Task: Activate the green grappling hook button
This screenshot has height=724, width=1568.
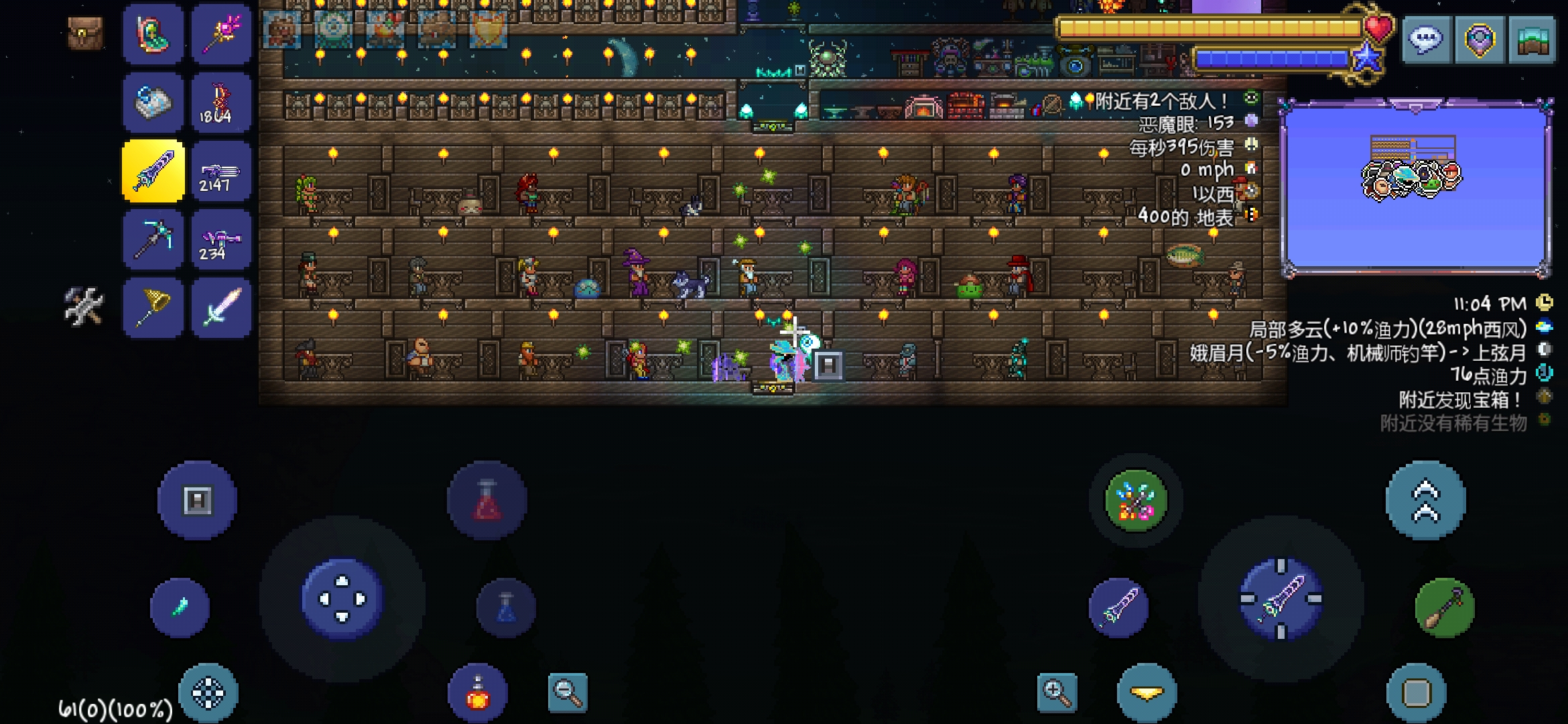Action: [1444, 607]
